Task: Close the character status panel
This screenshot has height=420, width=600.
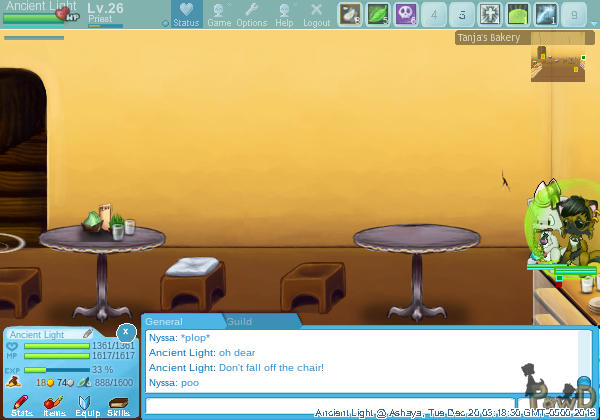Action: pyautogui.click(x=125, y=331)
